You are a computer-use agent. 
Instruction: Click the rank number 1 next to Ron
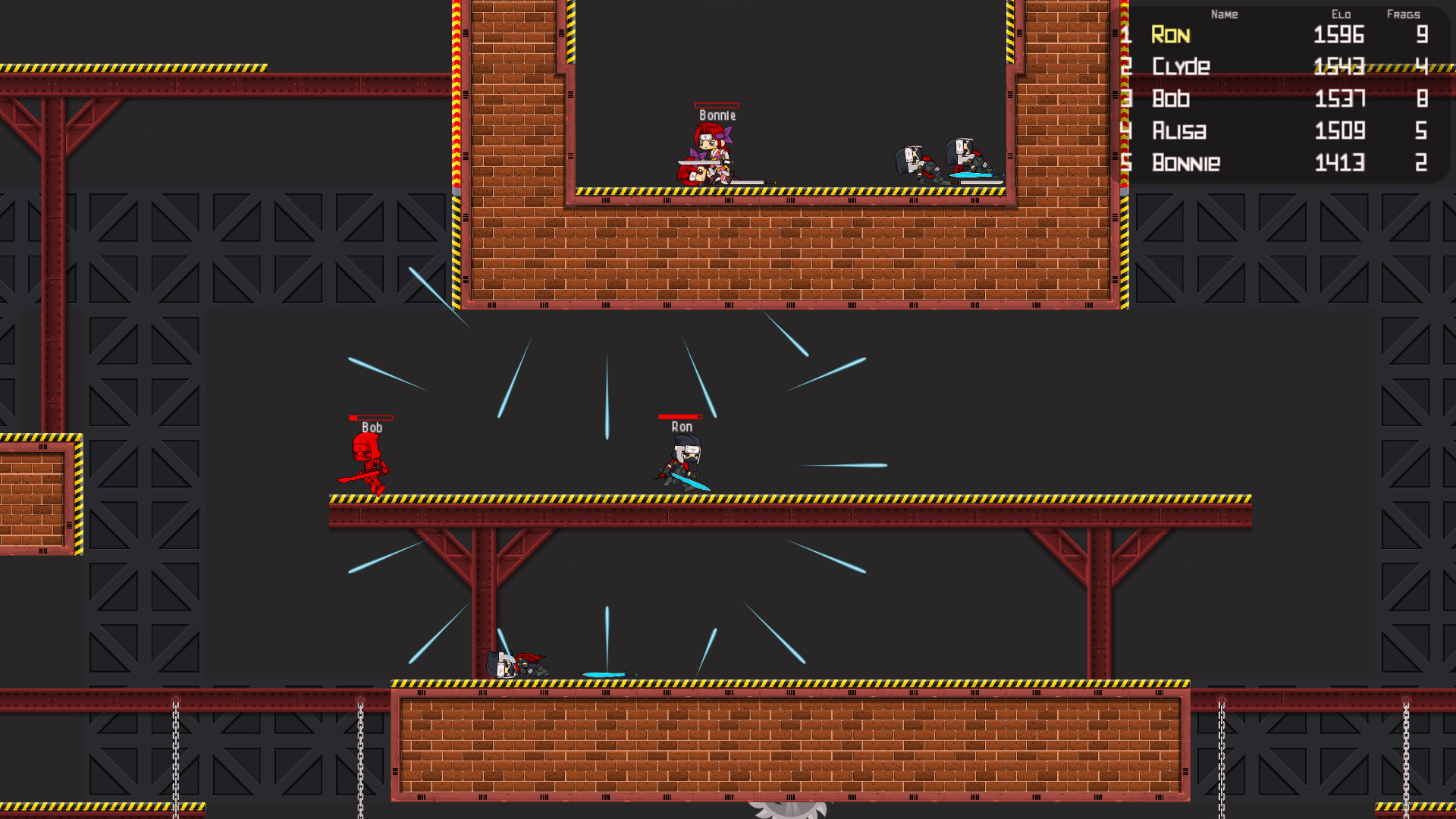point(1128,35)
